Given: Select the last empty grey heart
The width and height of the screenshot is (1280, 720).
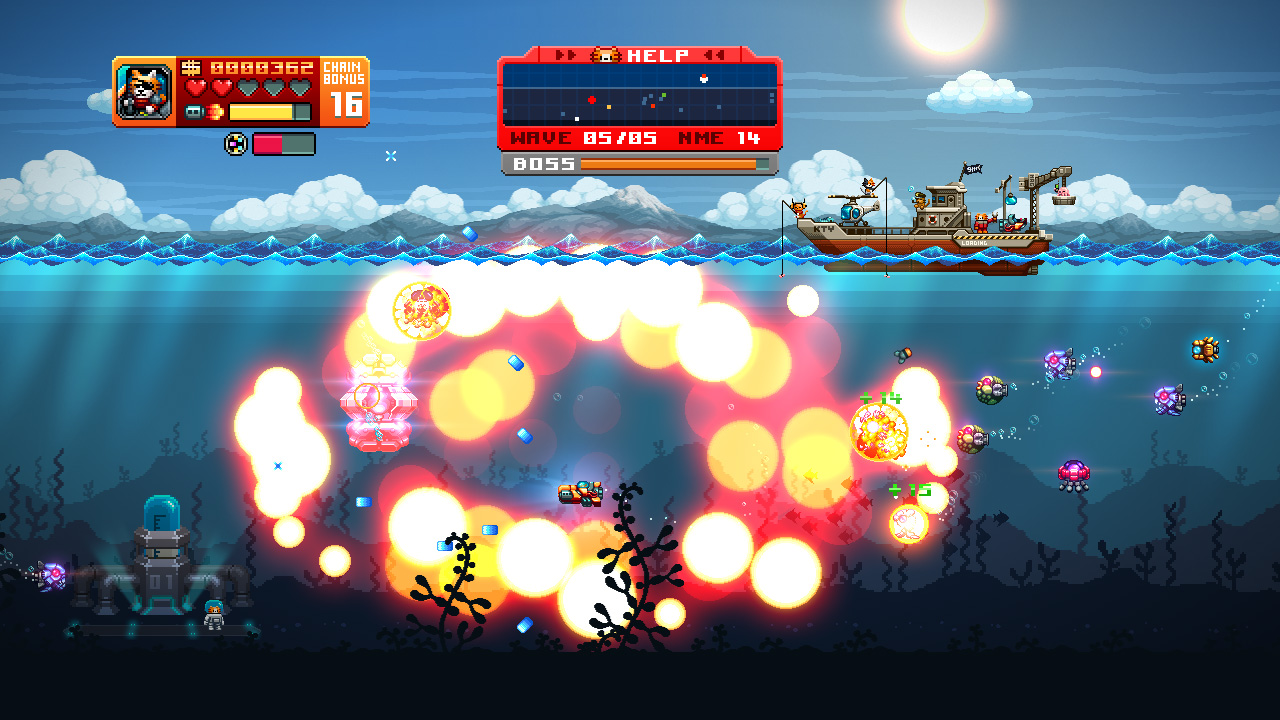Looking at the screenshot, I should [x=298, y=88].
